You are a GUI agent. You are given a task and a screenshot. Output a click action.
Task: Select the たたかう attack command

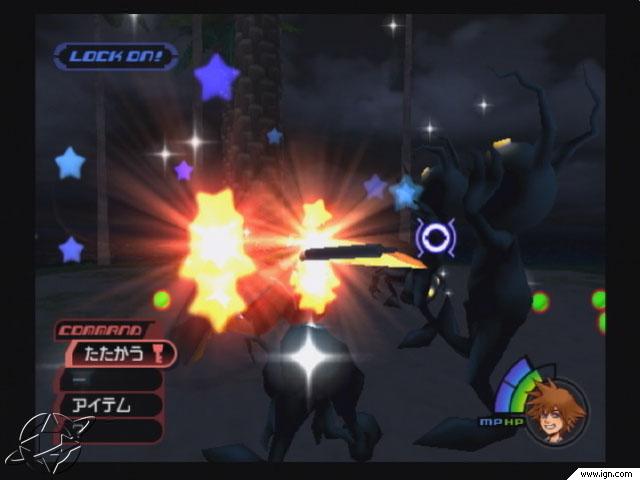pyautogui.click(x=118, y=352)
